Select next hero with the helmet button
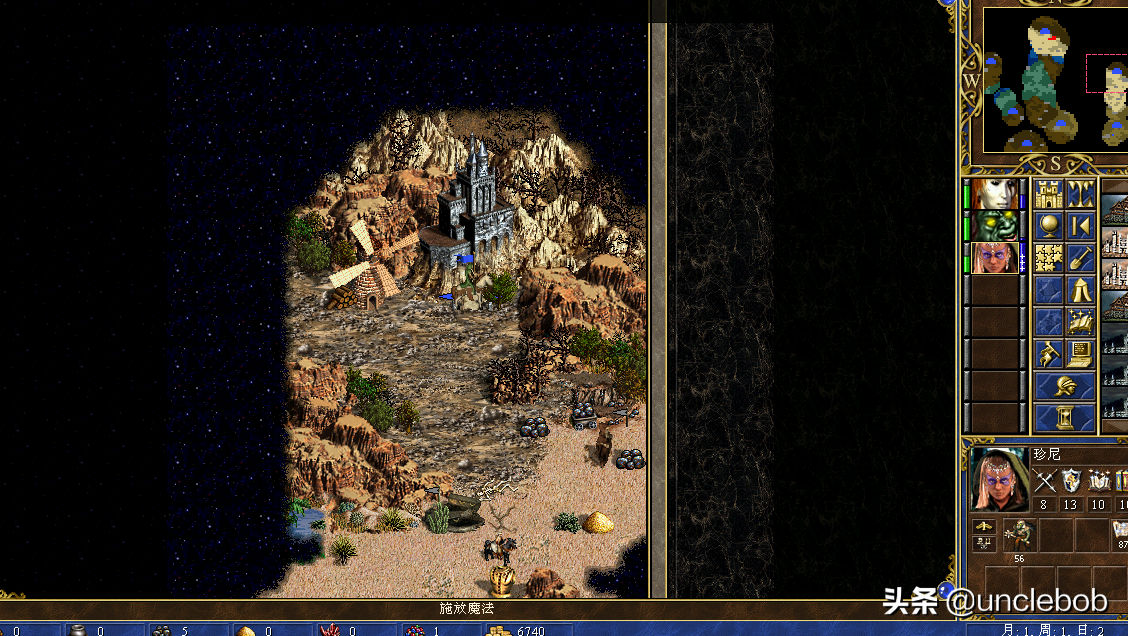Screen dimensions: 1128x636 [1064, 385]
